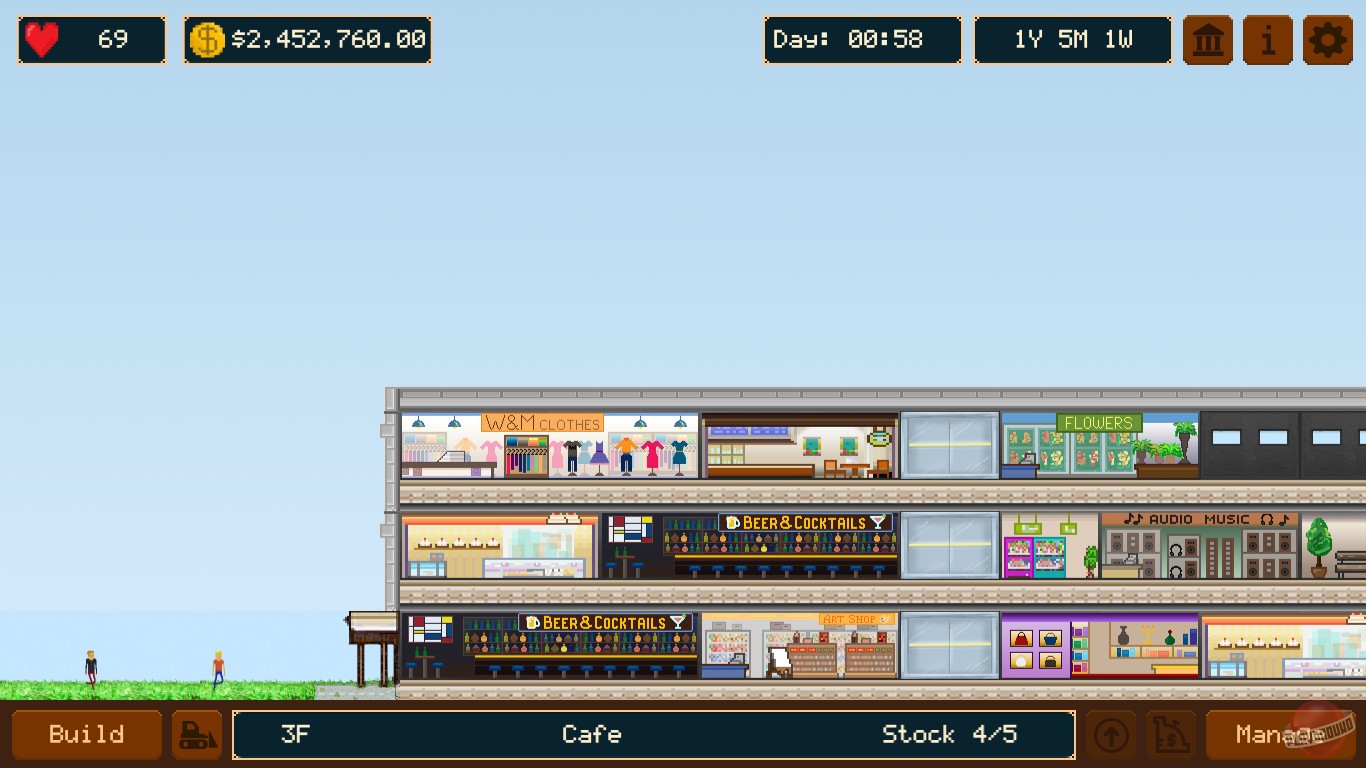Open settings with the gear icon
The width and height of the screenshot is (1366, 768).
coord(1327,40)
